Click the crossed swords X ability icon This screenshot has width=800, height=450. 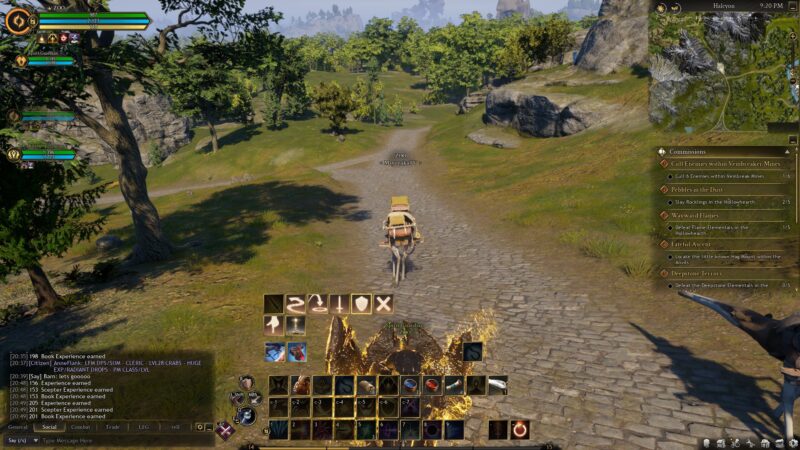click(x=384, y=303)
